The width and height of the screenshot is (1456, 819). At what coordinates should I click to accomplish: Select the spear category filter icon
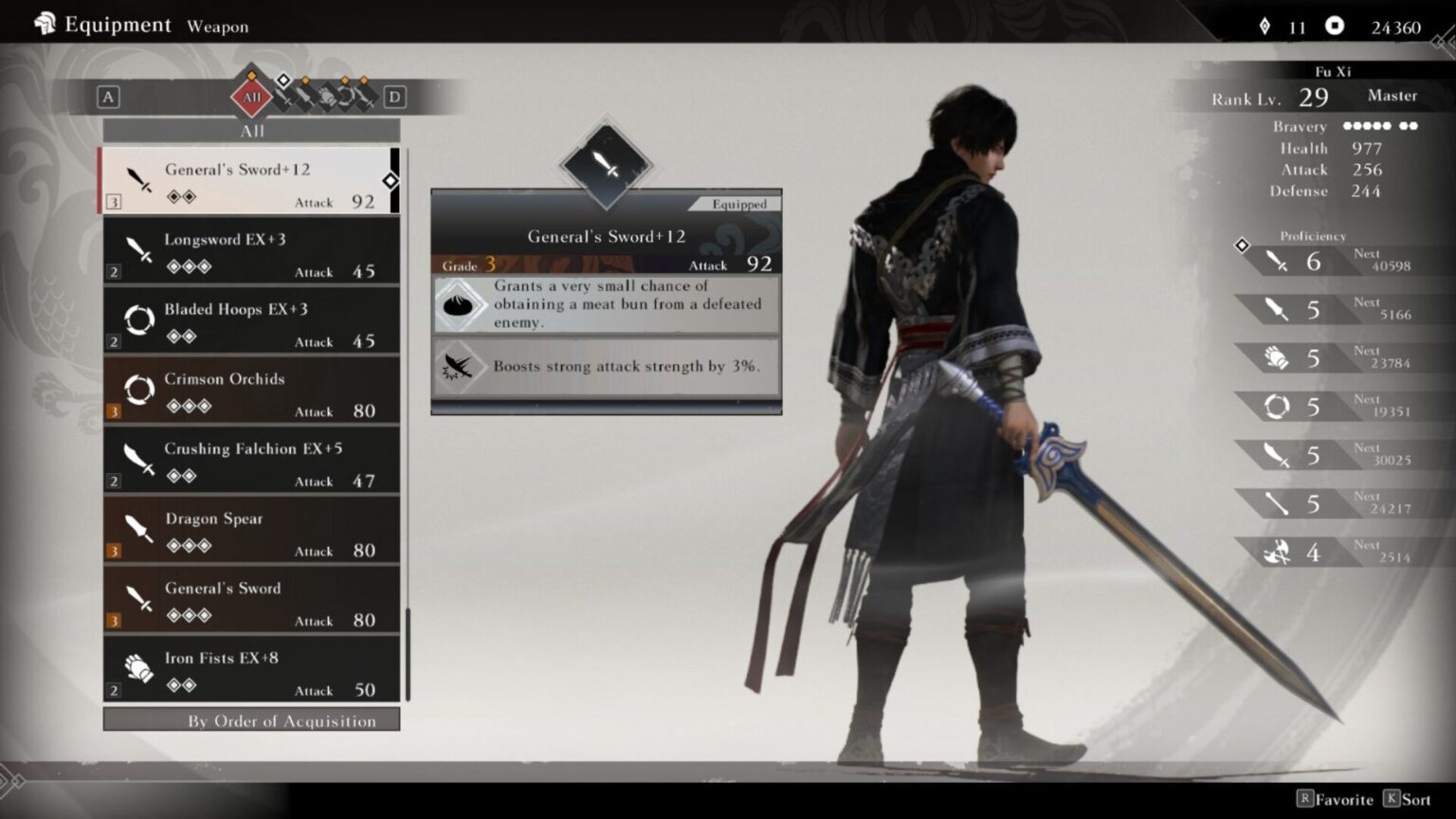(305, 96)
